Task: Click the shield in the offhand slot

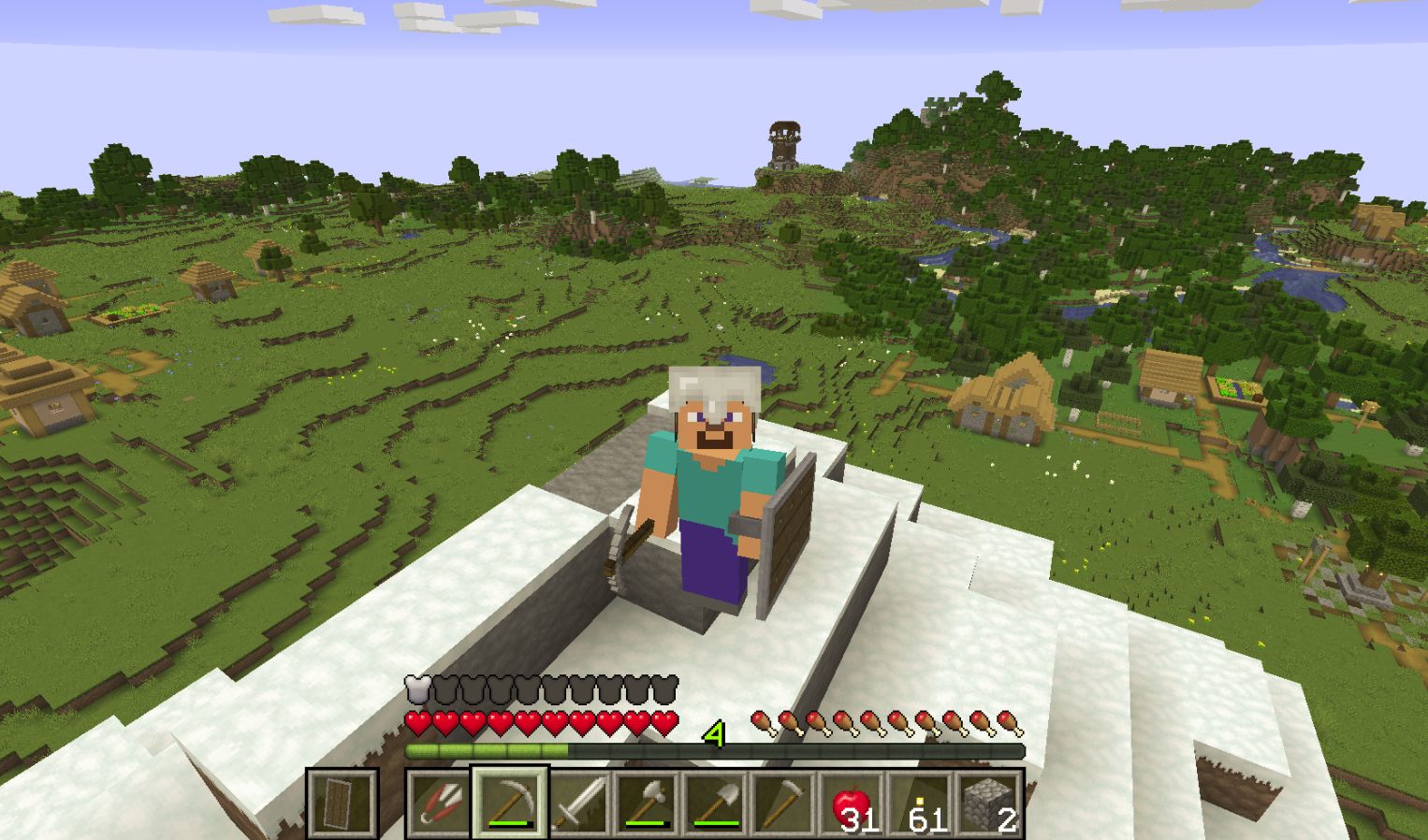Action: [342, 801]
